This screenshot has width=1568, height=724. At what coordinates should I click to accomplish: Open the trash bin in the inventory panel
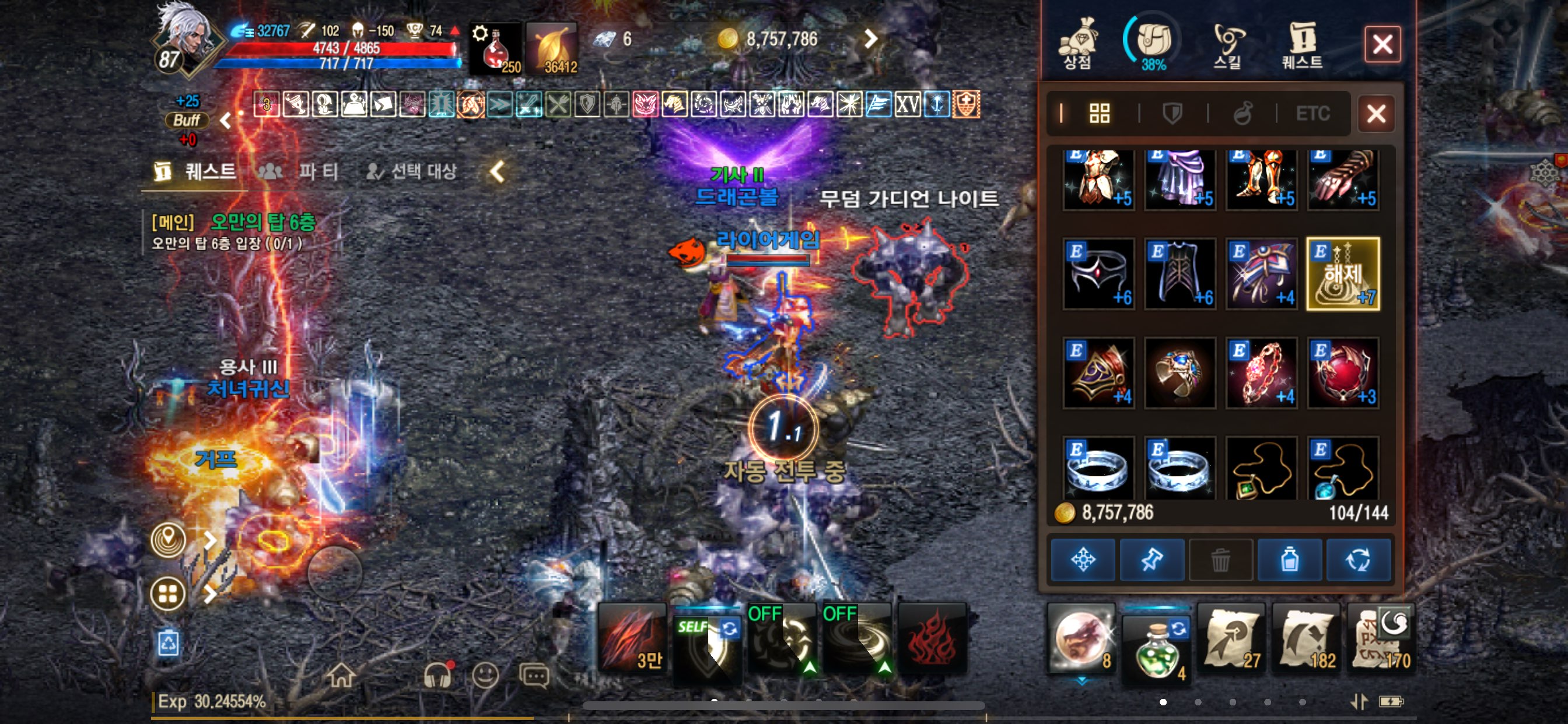[1221, 560]
